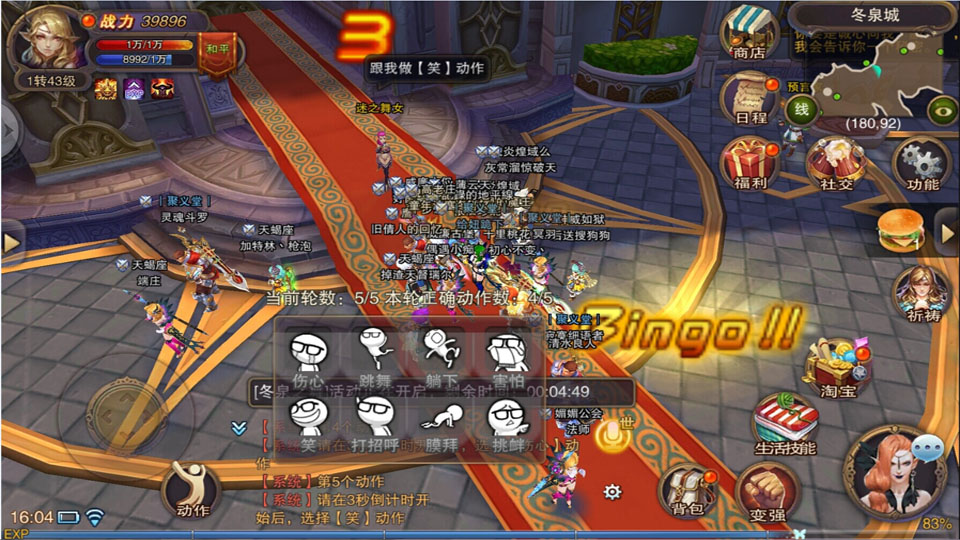Open the 福利 gift box rewards
Image resolution: width=960 pixels, height=540 pixels.
749,164
